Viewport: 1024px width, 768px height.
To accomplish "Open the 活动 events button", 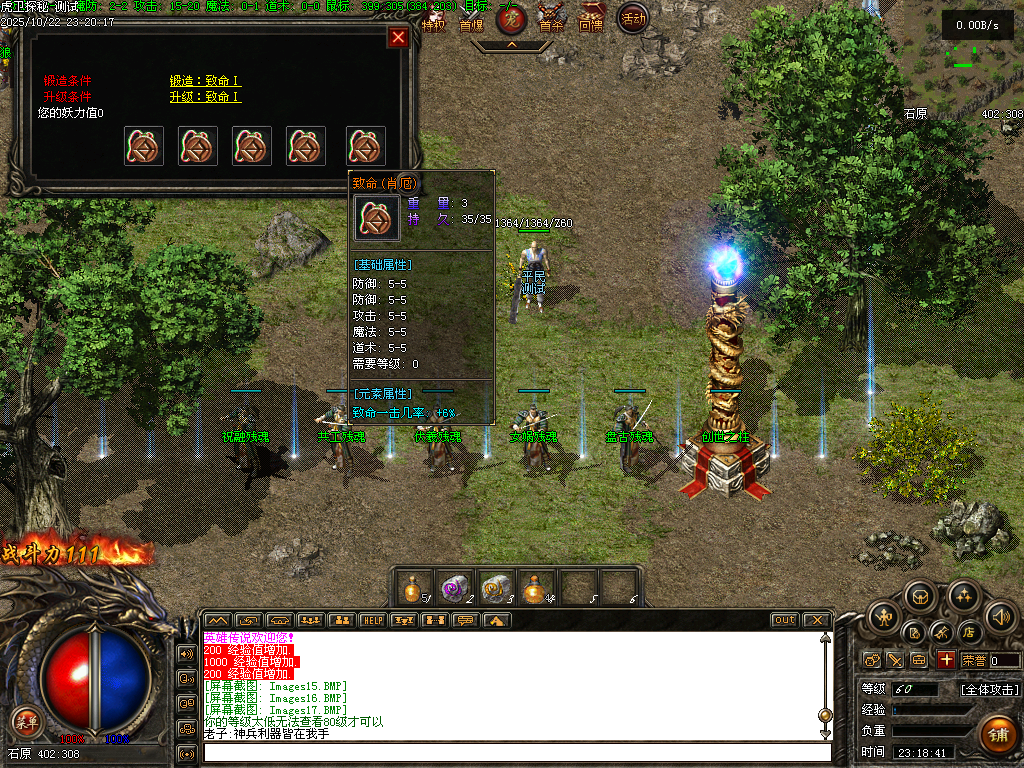I will [x=632, y=18].
